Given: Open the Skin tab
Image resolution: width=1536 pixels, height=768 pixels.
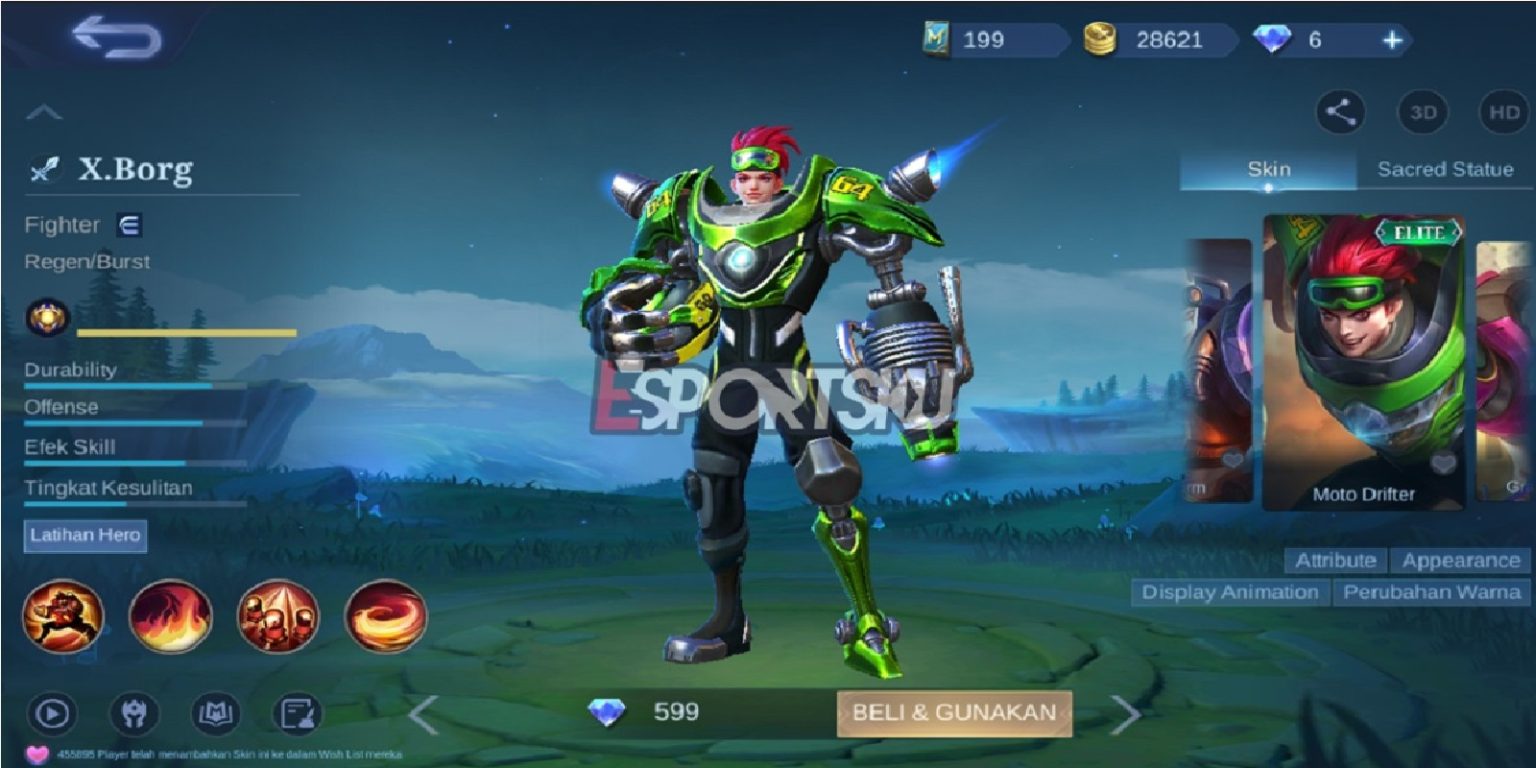Looking at the screenshot, I should [x=1270, y=170].
